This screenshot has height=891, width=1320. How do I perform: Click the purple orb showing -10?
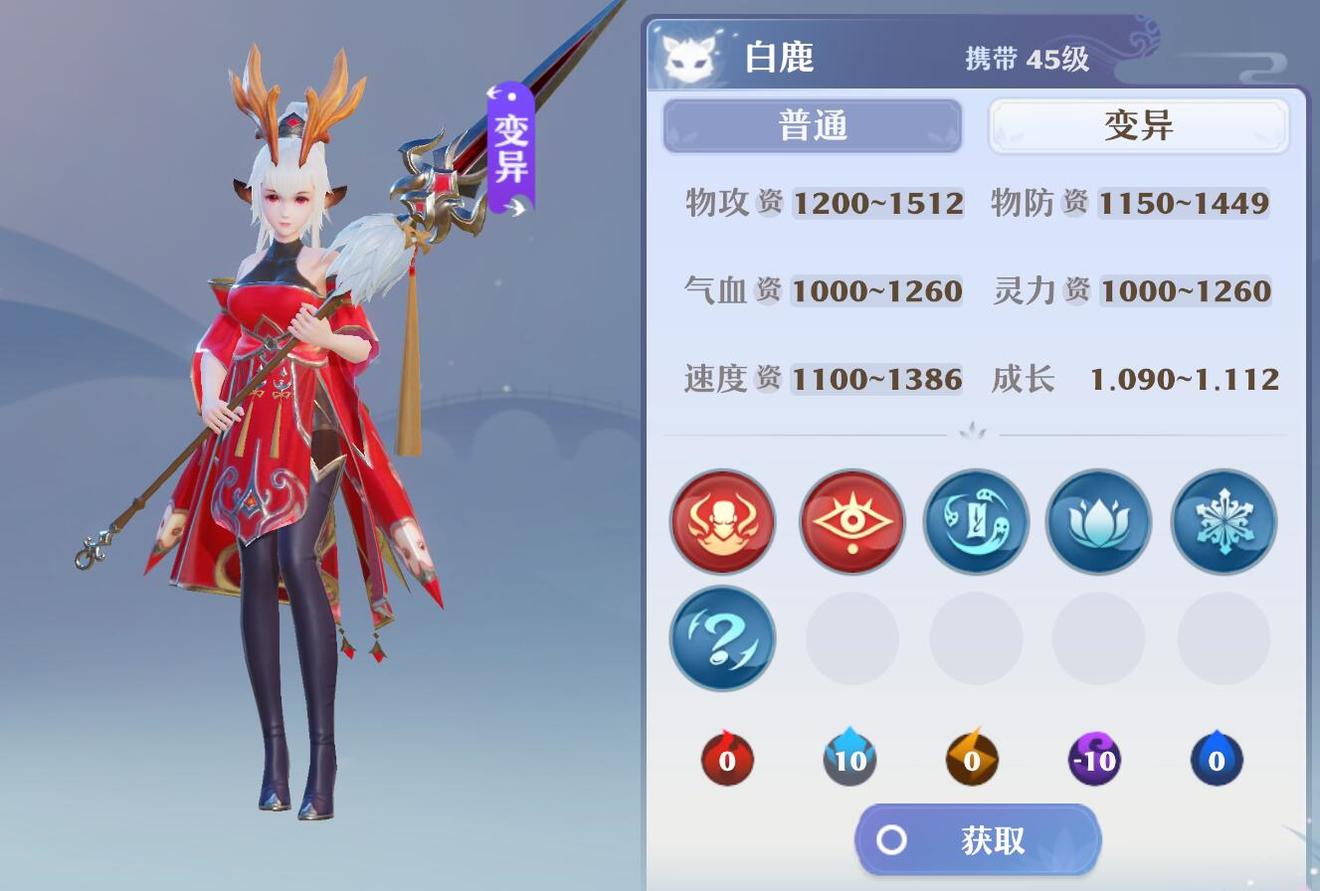(x=1094, y=760)
